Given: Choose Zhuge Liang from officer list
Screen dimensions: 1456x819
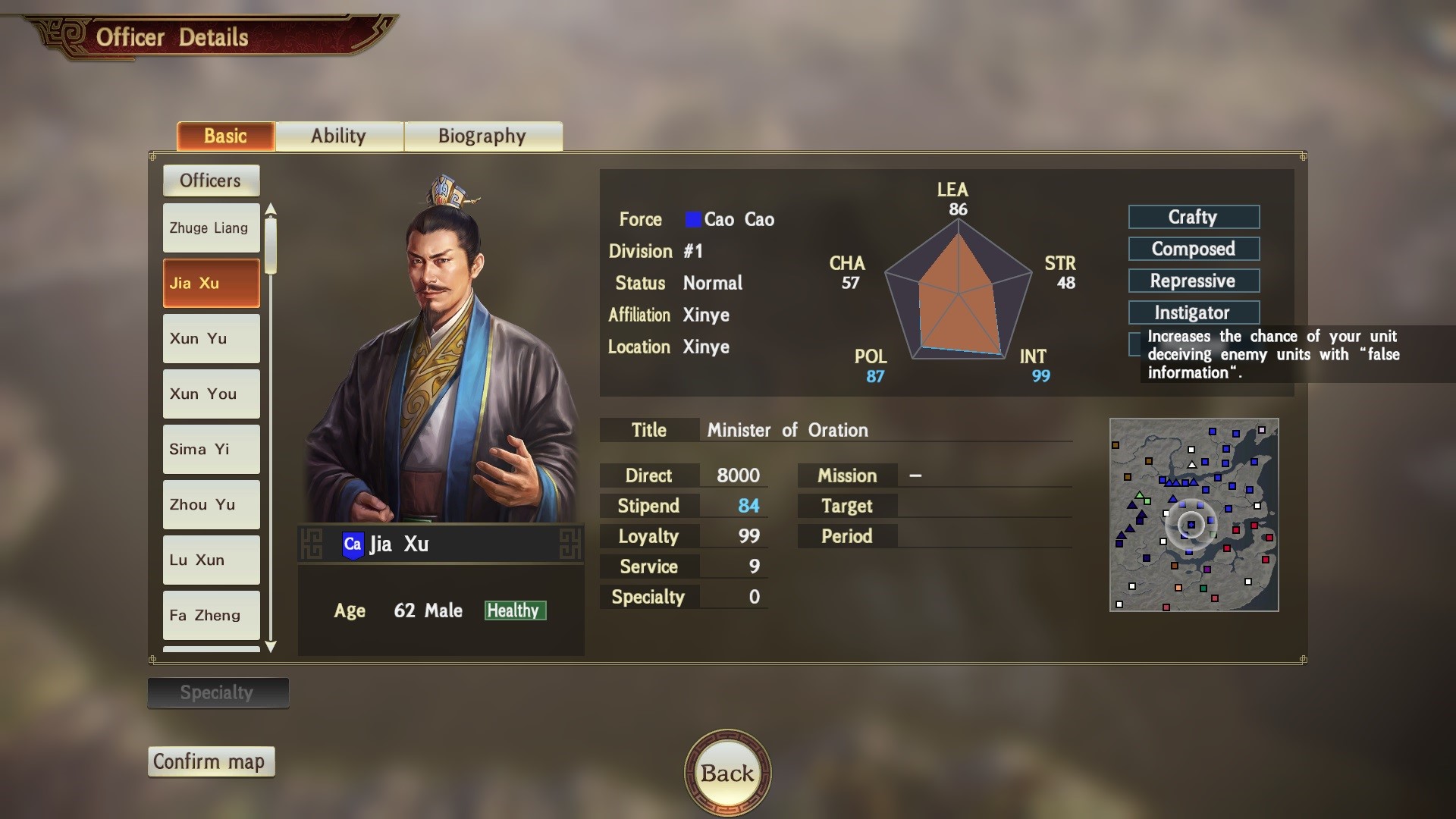Looking at the screenshot, I should 211,227.
